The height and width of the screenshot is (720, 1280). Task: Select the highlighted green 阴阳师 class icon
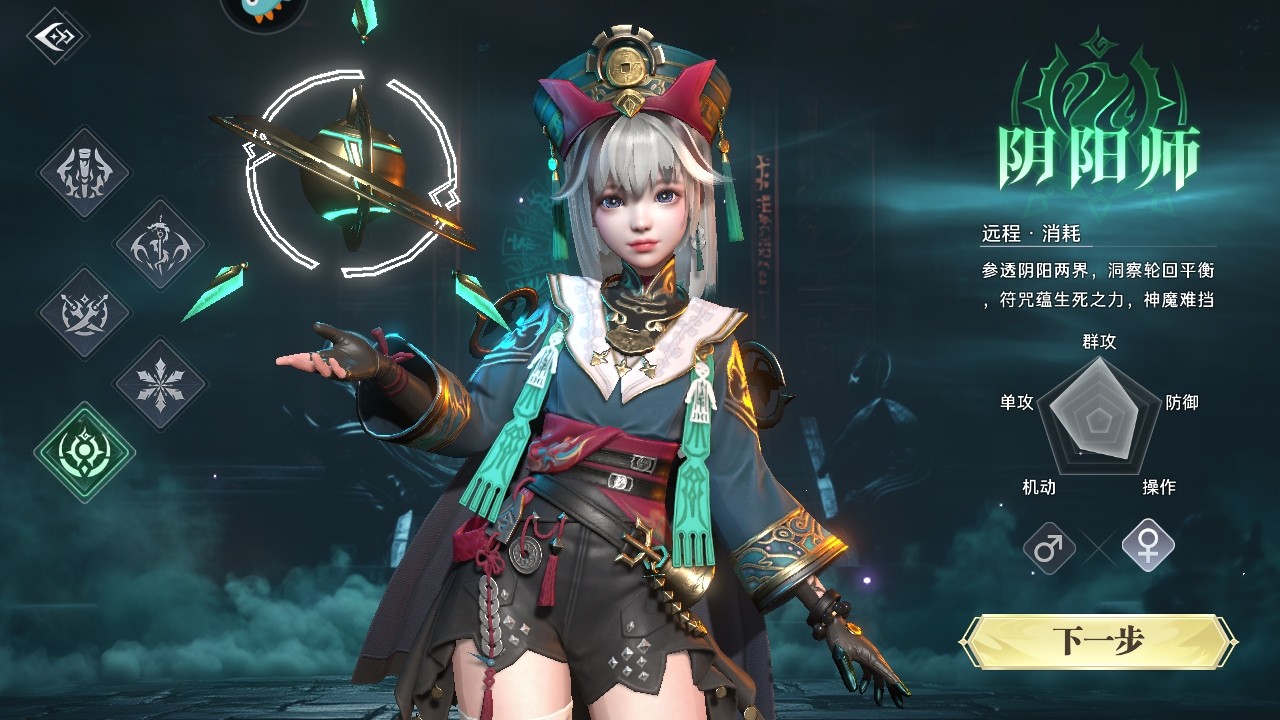click(84, 452)
